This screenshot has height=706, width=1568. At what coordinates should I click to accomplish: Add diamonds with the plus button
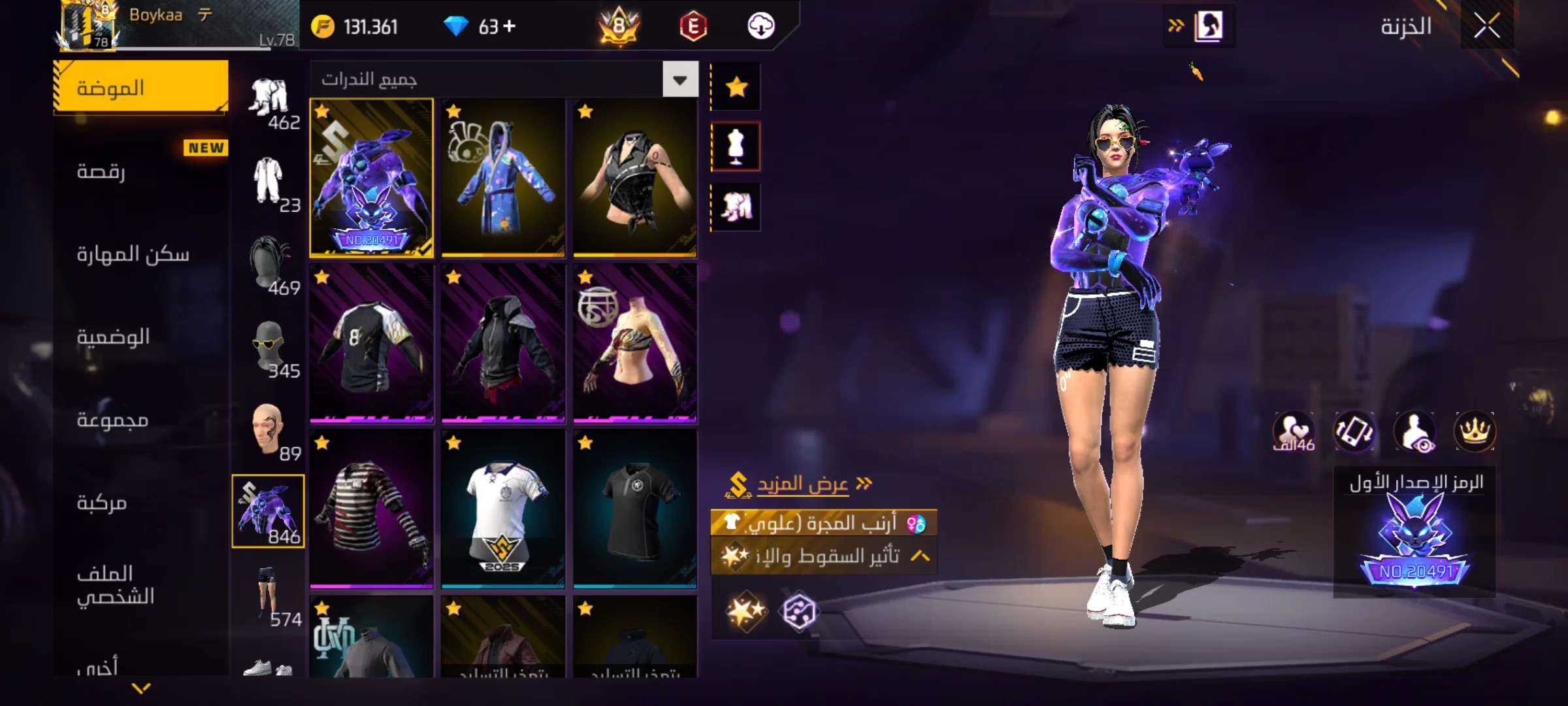(x=510, y=26)
